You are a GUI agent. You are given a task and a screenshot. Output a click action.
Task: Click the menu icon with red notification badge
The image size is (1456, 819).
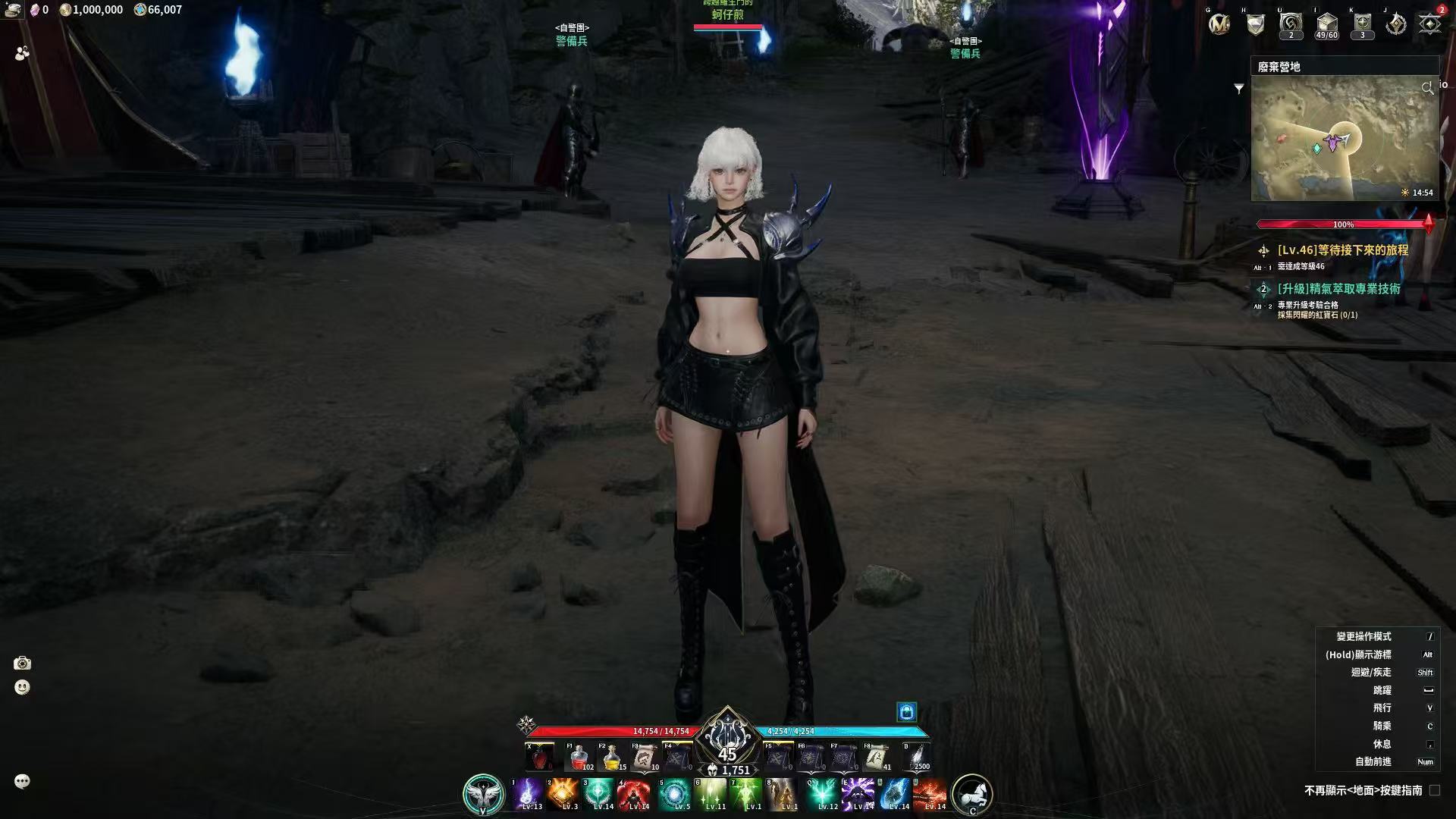click(1430, 23)
